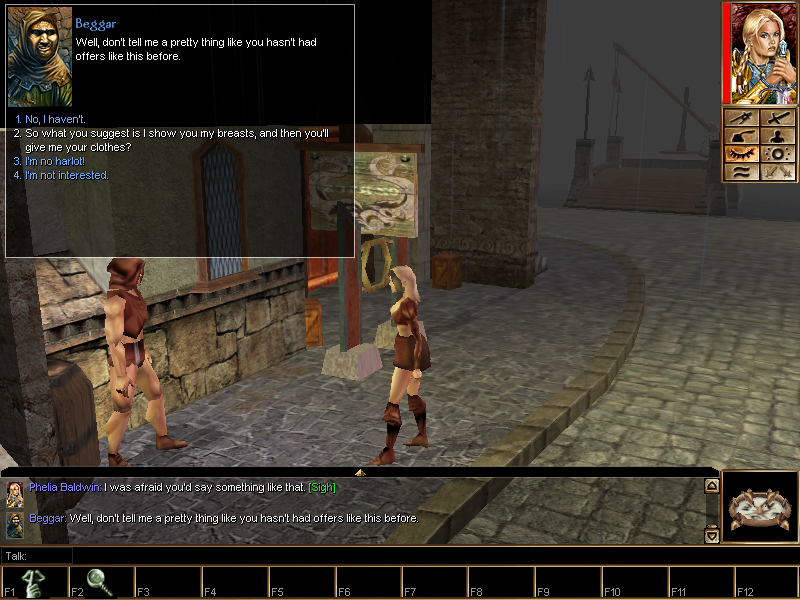Open the single sword icon panel
The image size is (800, 600).
click(x=777, y=119)
